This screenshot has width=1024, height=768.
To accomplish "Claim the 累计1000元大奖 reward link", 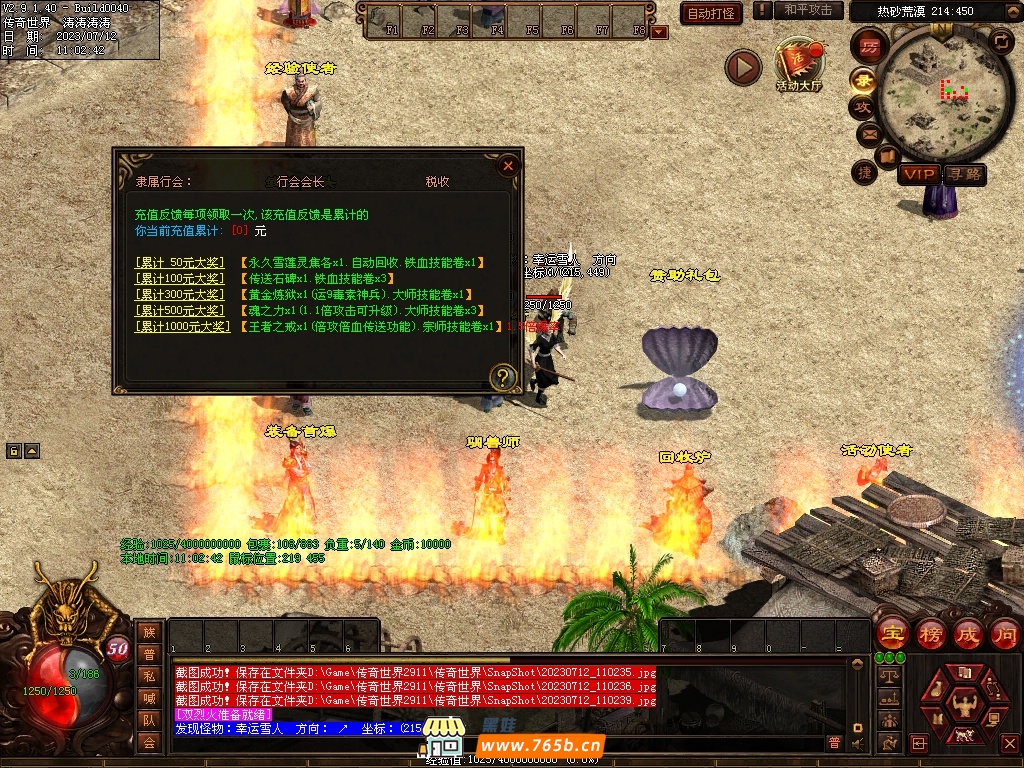I will 182,326.
